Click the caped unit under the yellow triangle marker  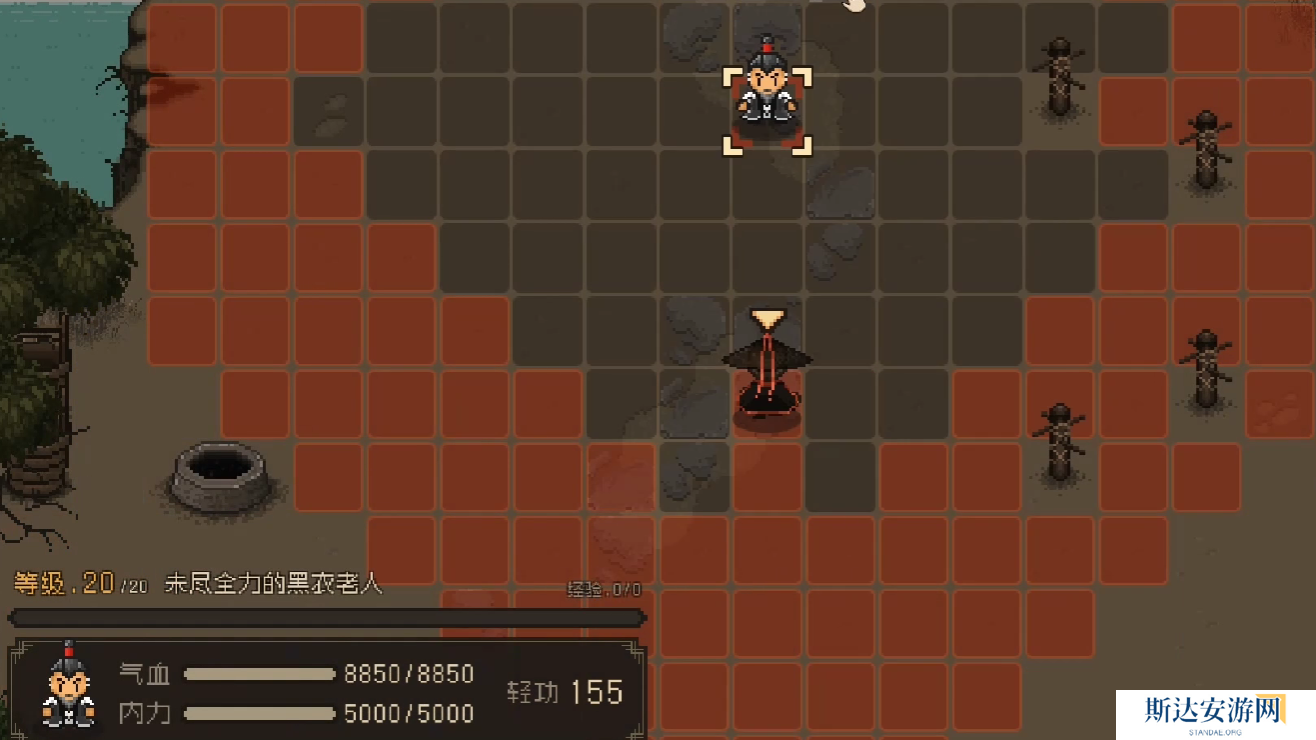click(767, 375)
